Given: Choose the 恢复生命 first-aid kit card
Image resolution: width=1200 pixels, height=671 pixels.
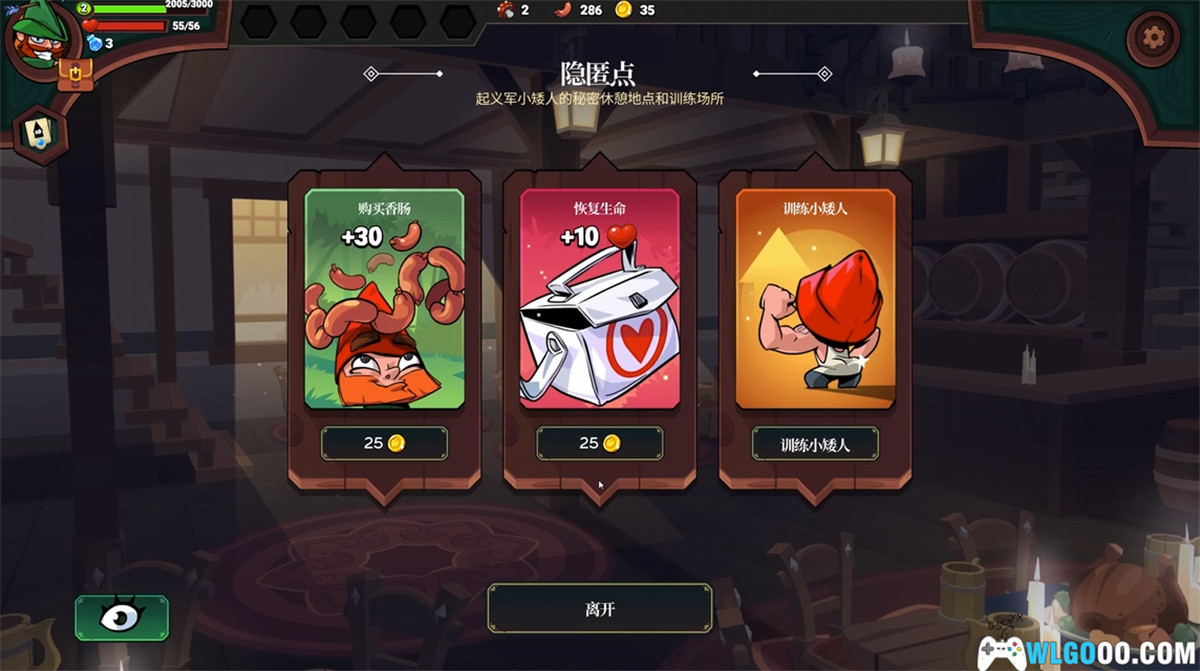Looking at the screenshot, I should point(600,299).
